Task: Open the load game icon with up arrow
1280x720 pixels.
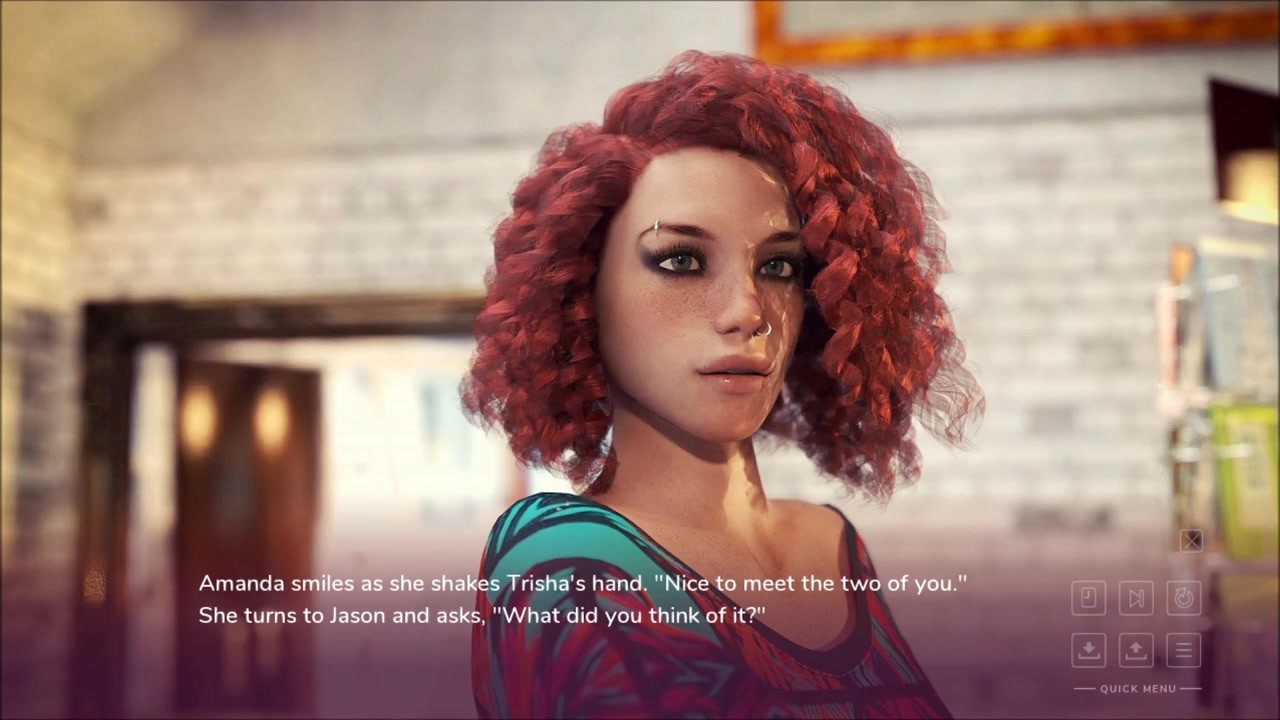Action: tap(1136, 650)
